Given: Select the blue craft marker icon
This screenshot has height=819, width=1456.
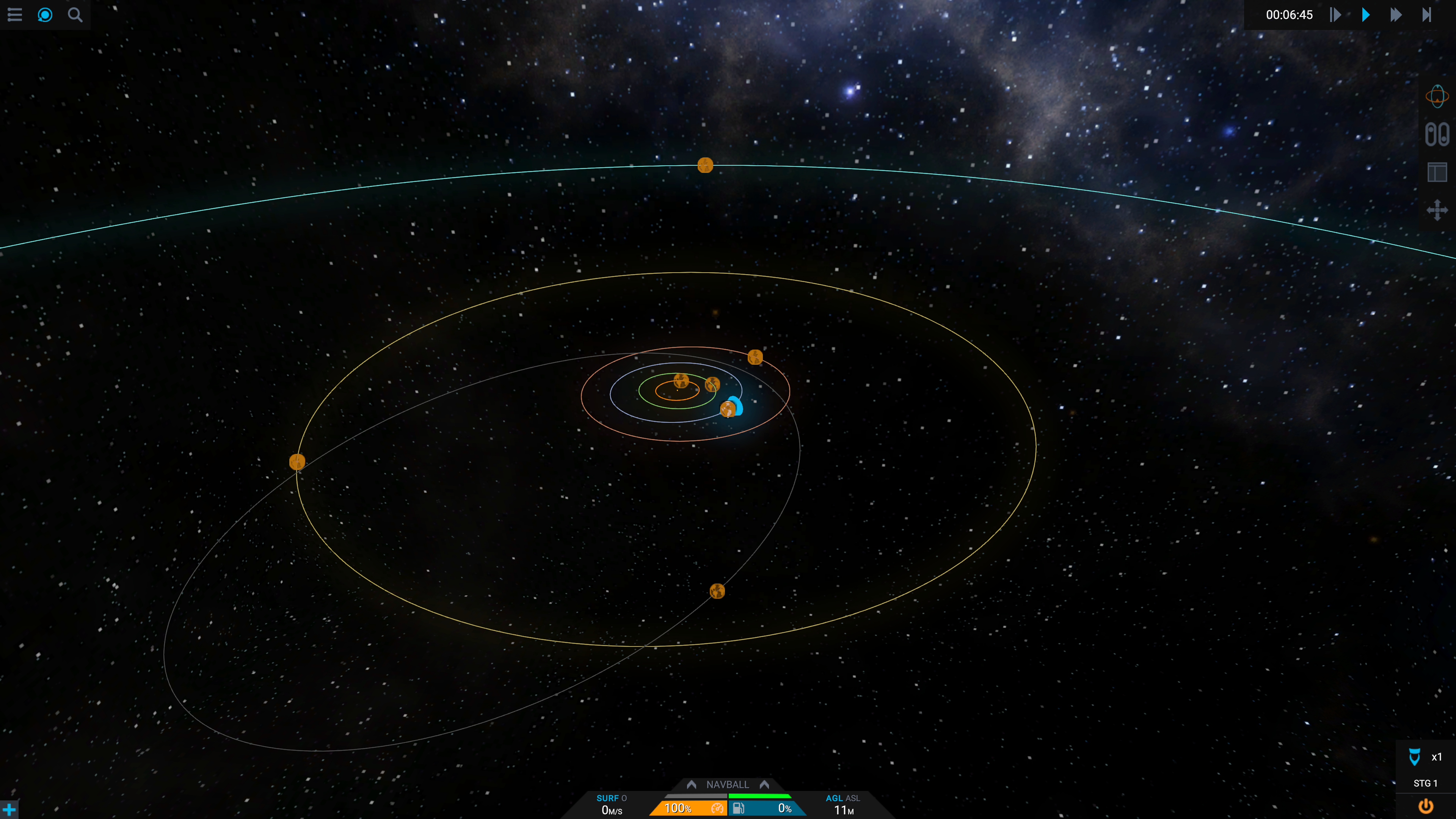Looking at the screenshot, I should pyautogui.click(x=736, y=405).
